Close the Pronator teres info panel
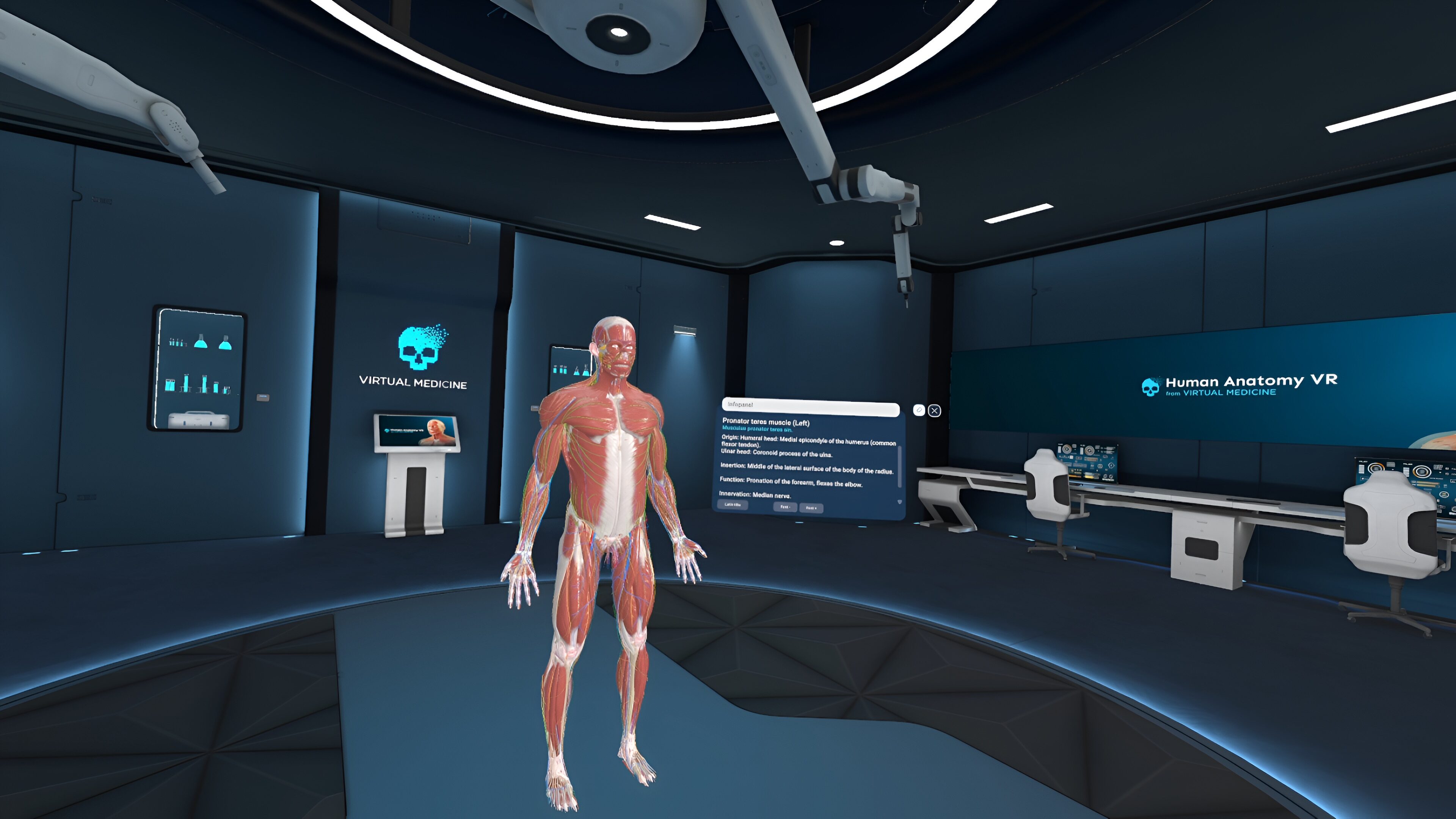The width and height of the screenshot is (1456, 819). pos(934,411)
